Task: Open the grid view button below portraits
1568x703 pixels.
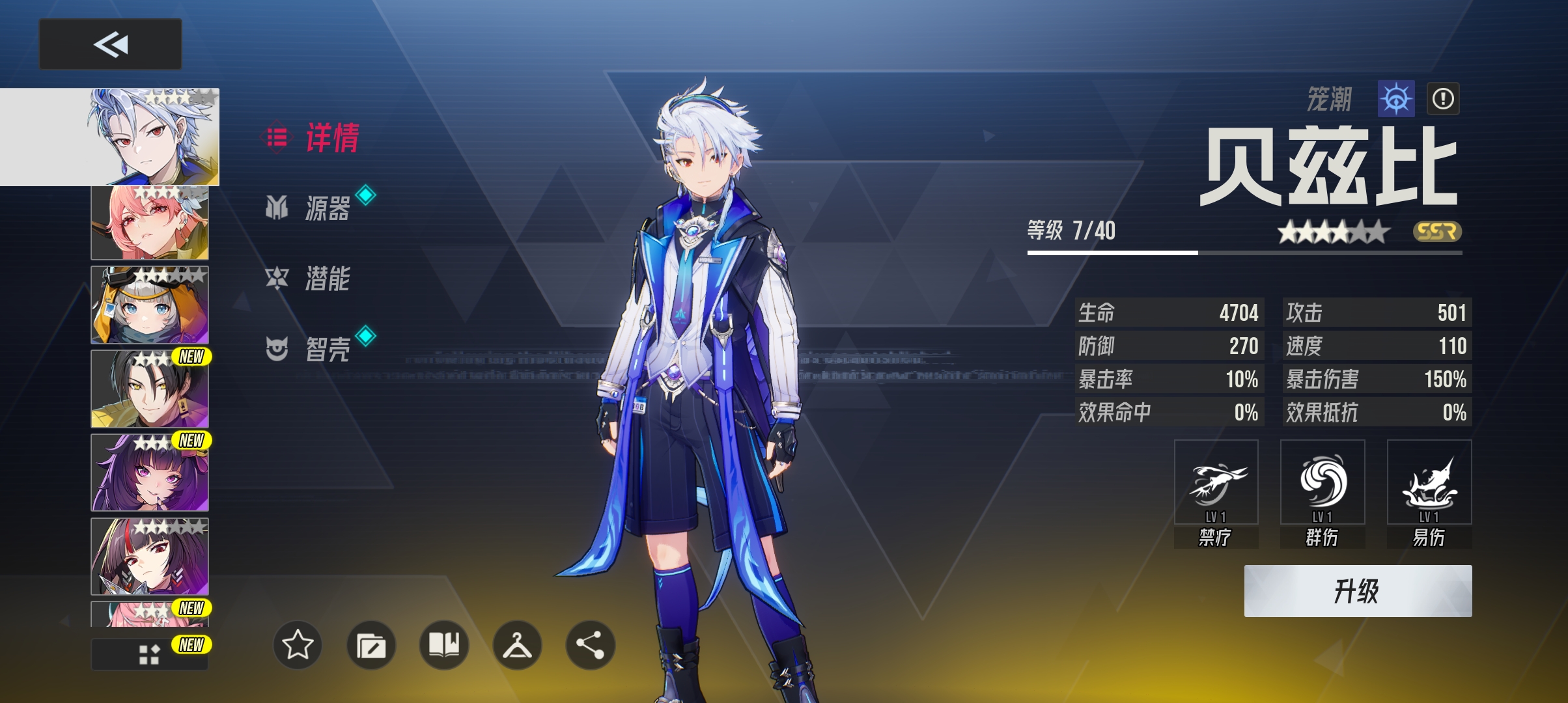Action: 149,654
